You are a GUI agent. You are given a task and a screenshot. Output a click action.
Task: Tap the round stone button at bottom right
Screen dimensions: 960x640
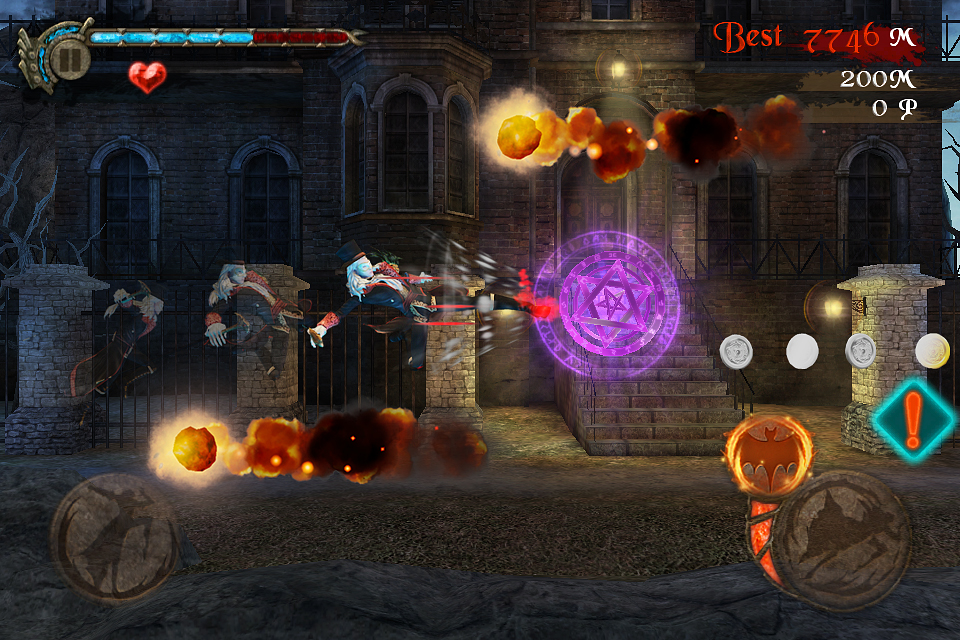point(841,541)
